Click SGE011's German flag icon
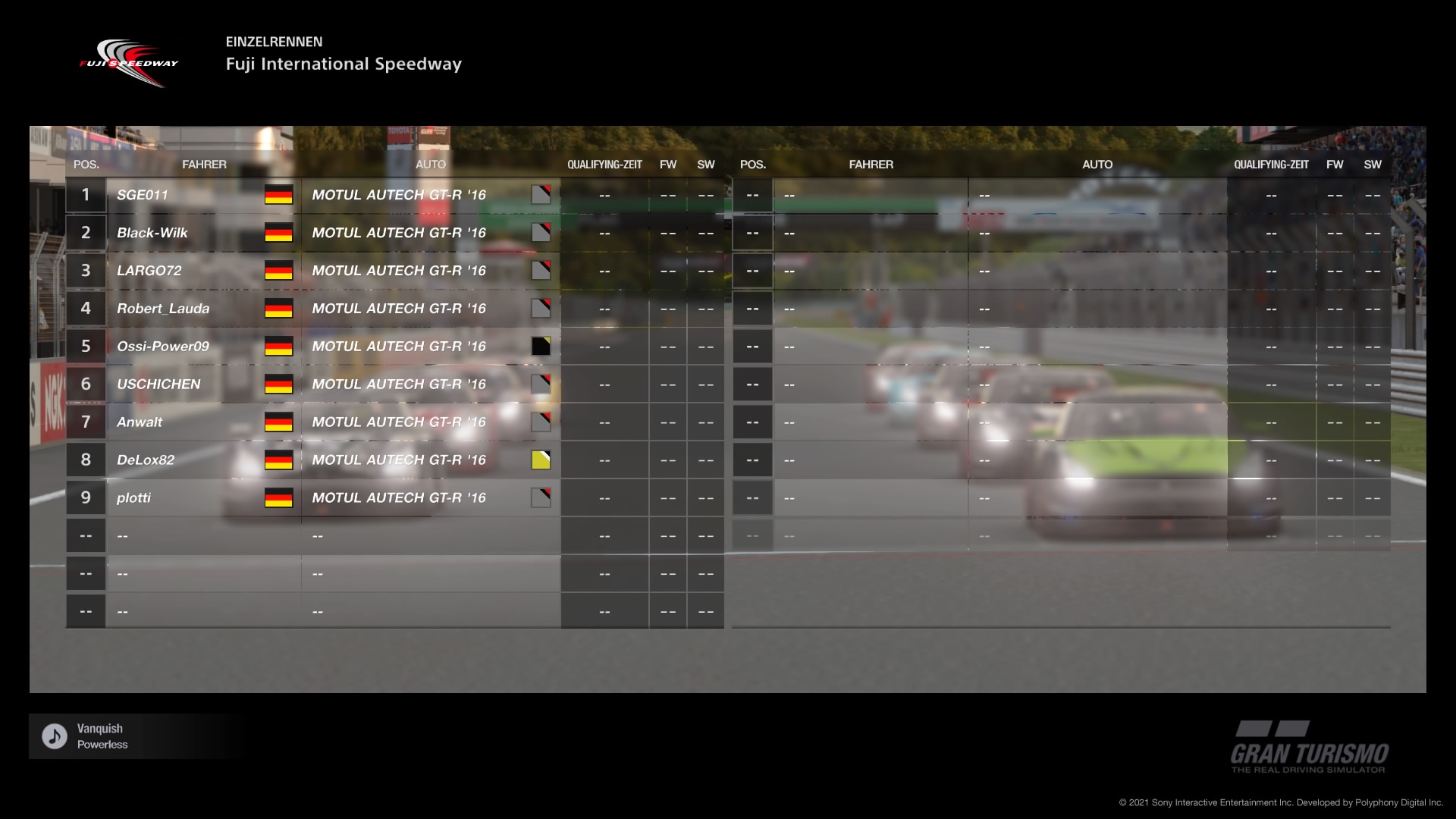Viewport: 1456px width, 819px height. click(x=278, y=195)
